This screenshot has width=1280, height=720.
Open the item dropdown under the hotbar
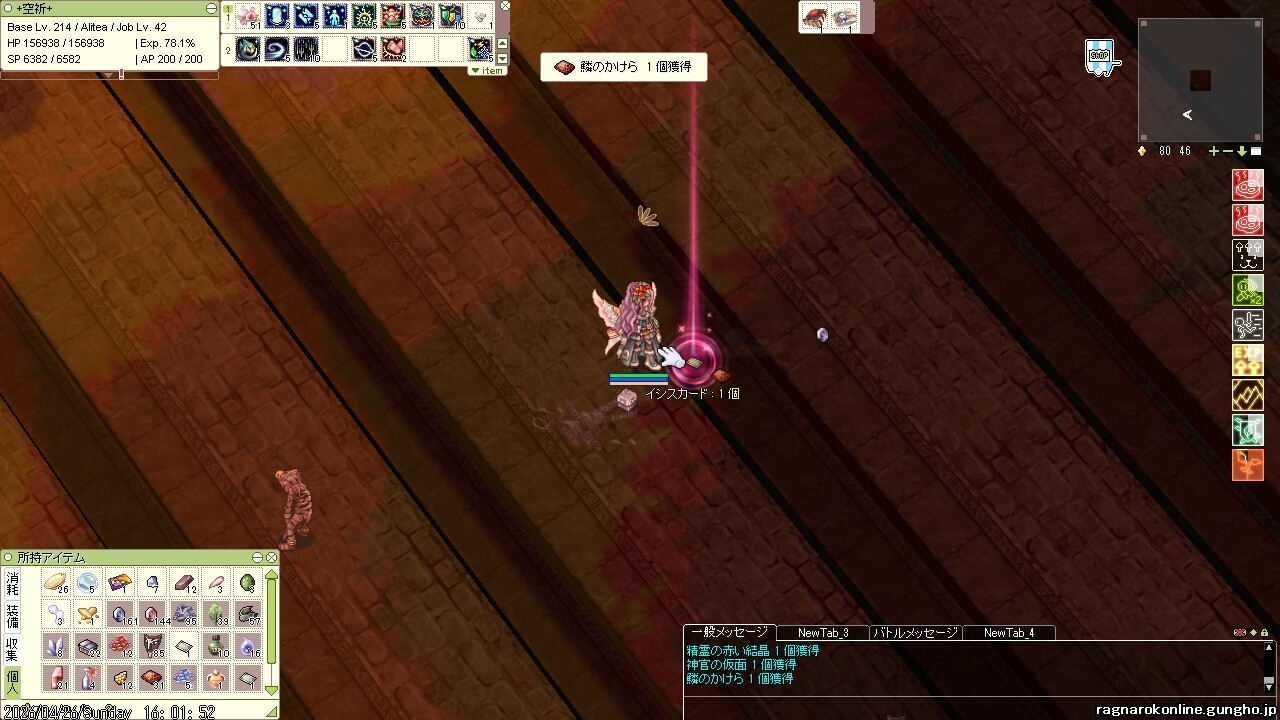point(487,71)
